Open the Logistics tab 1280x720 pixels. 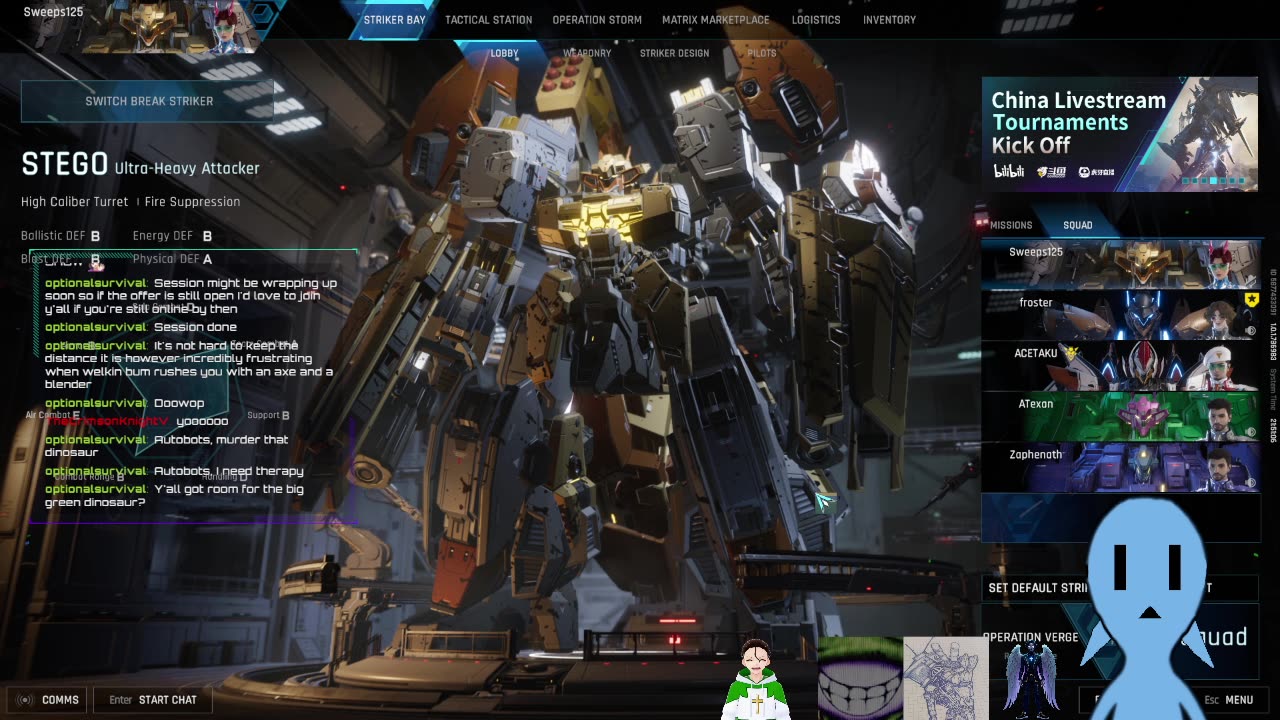[816, 20]
